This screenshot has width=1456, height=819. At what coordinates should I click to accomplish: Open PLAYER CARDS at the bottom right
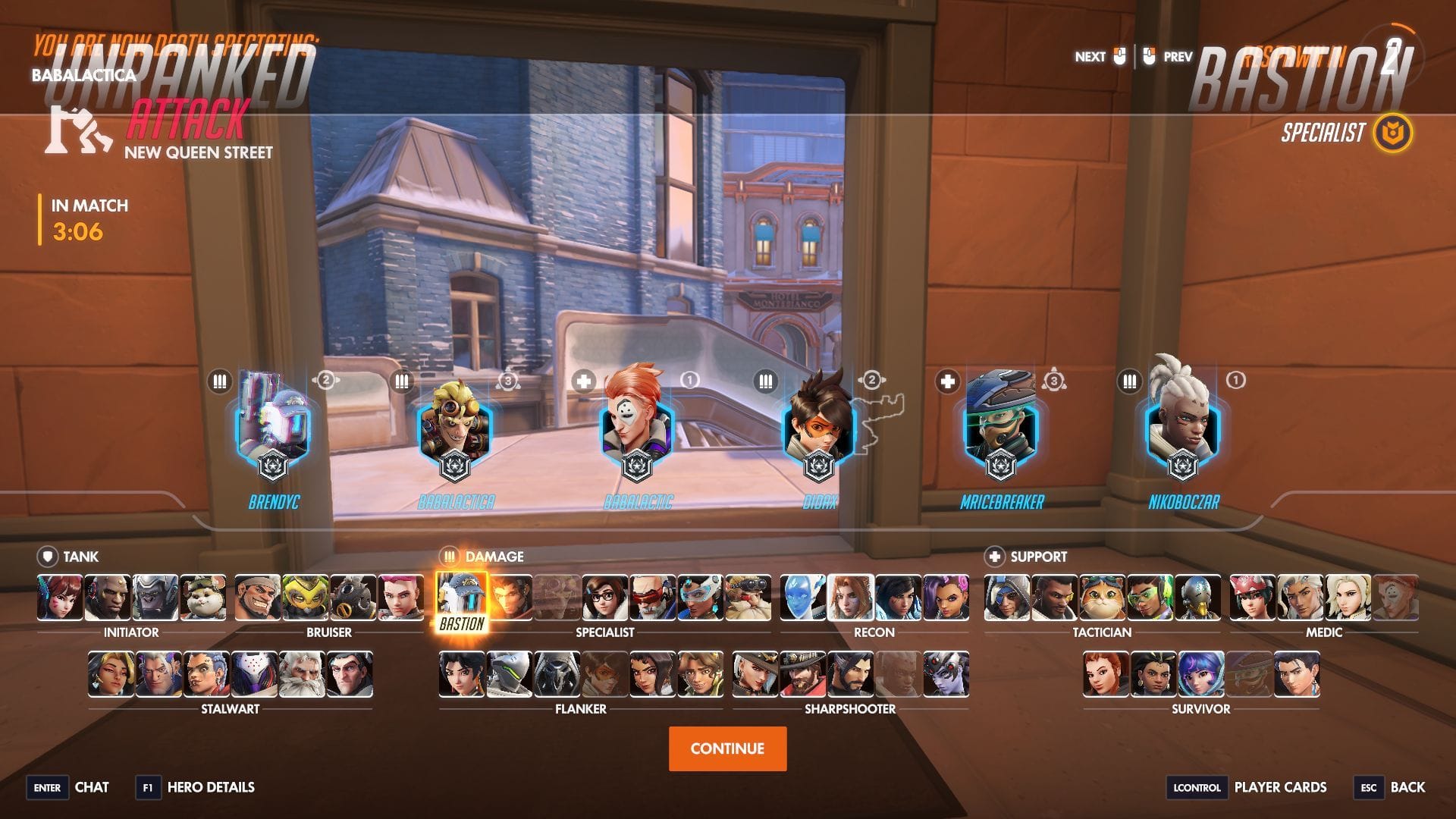pos(1279,787)
